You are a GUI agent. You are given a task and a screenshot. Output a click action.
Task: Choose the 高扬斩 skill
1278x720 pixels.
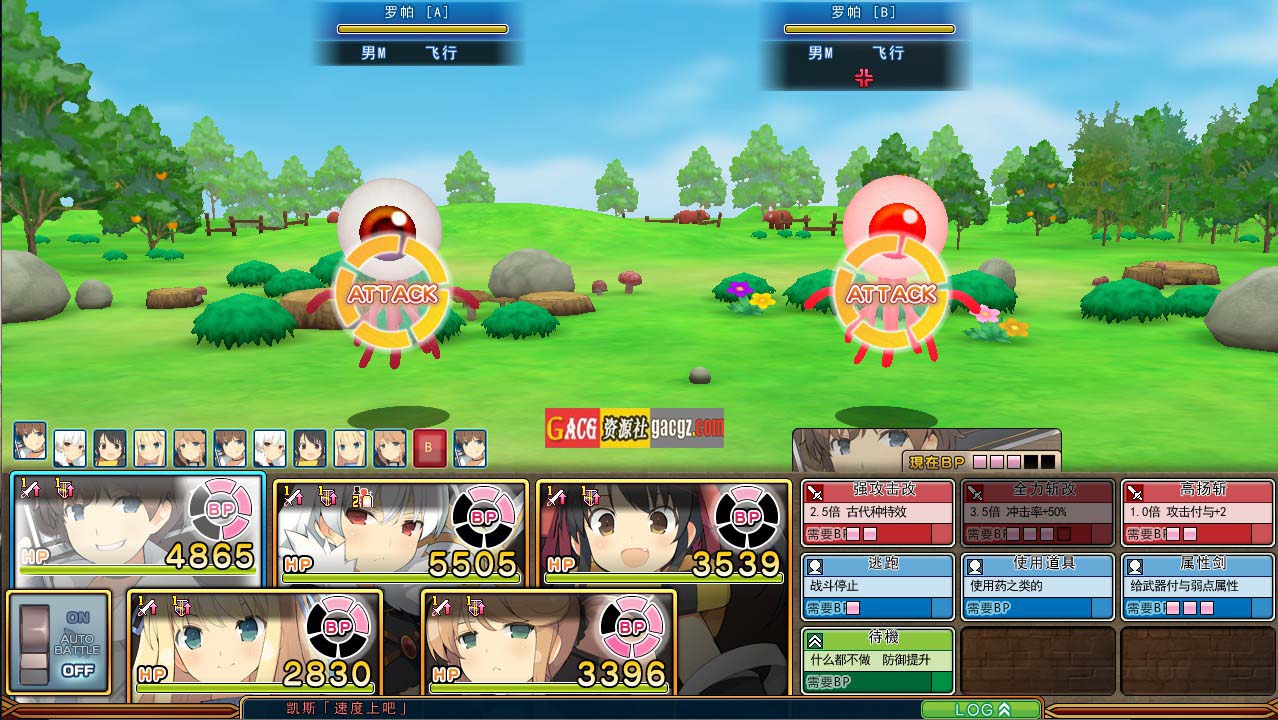1197,512
